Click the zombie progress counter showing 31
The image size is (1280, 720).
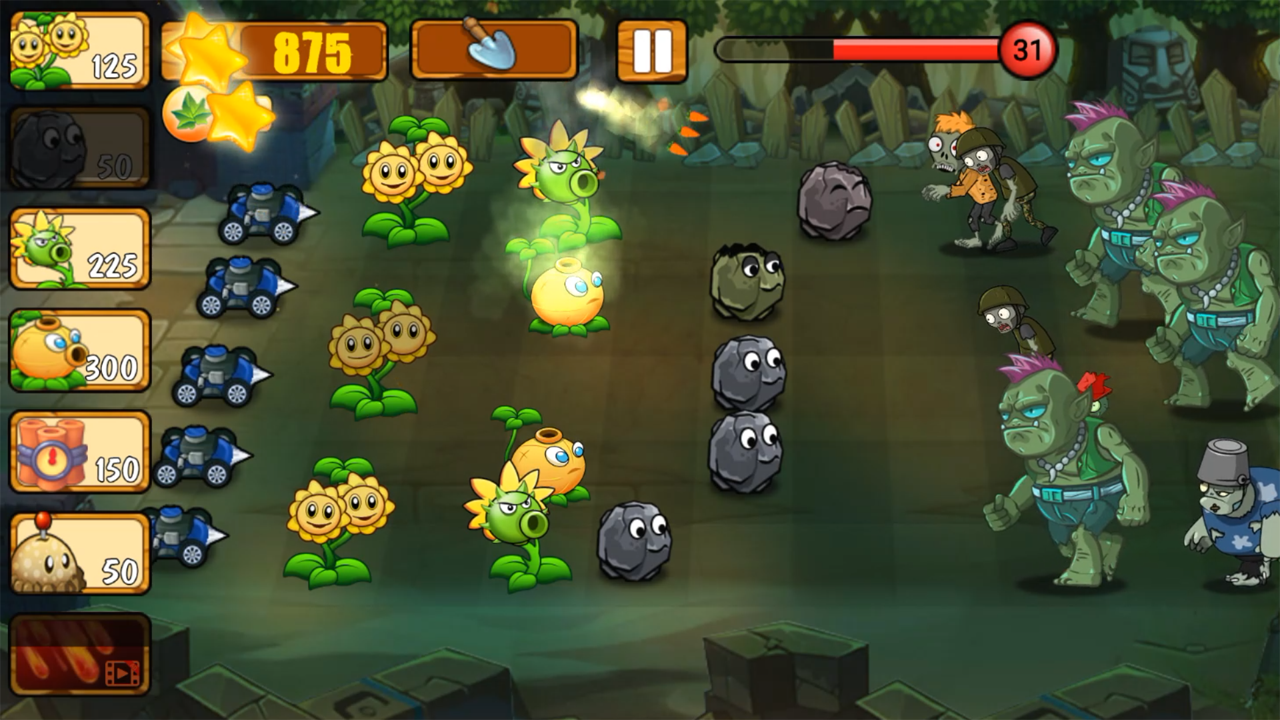[1029, 48]
